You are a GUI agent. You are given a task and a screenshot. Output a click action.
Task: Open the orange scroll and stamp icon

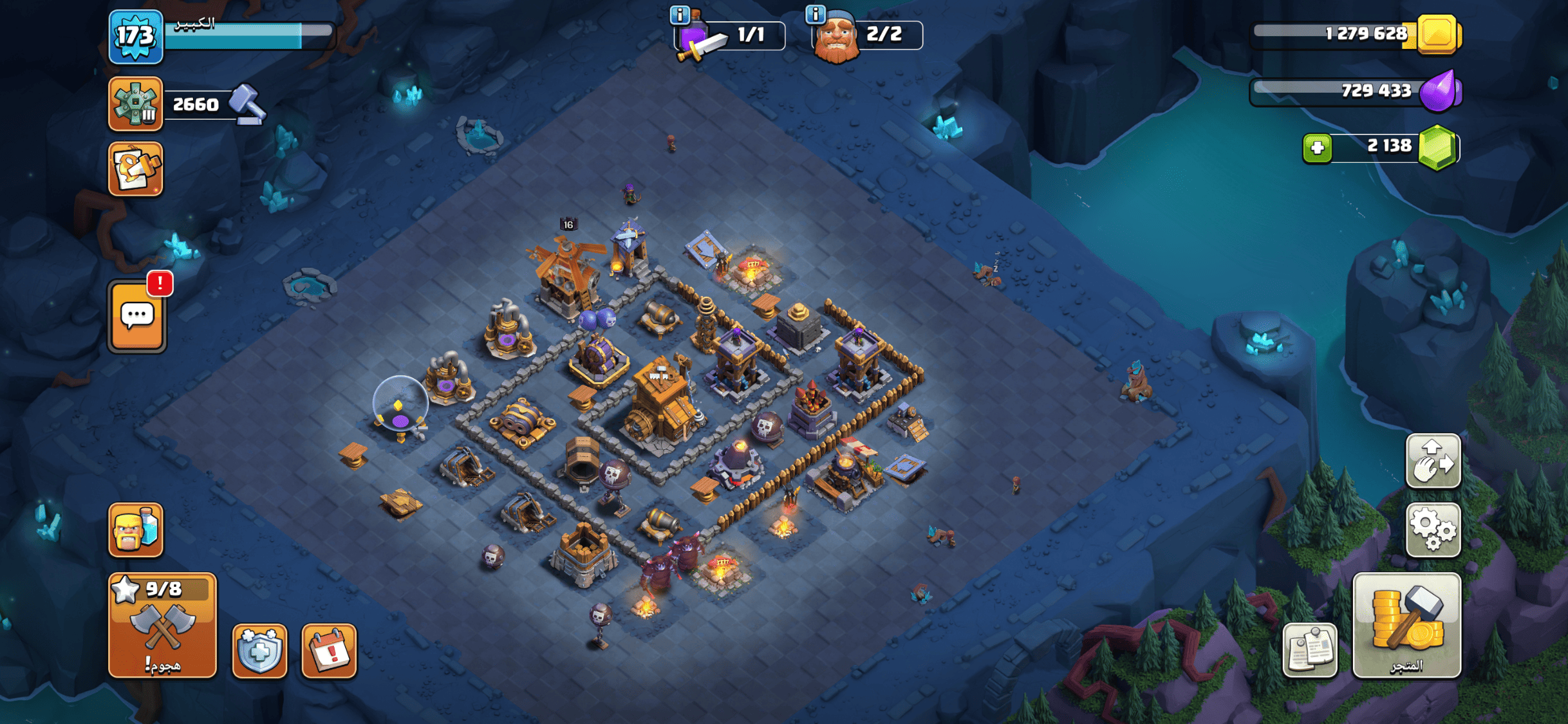tap(136, 169)
